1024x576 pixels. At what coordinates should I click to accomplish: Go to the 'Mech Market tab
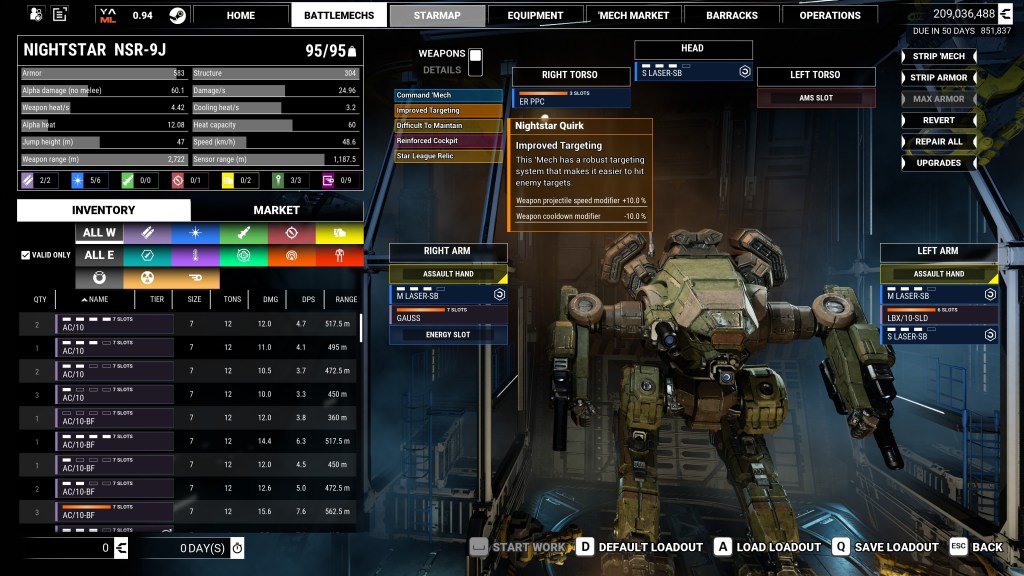634,15
